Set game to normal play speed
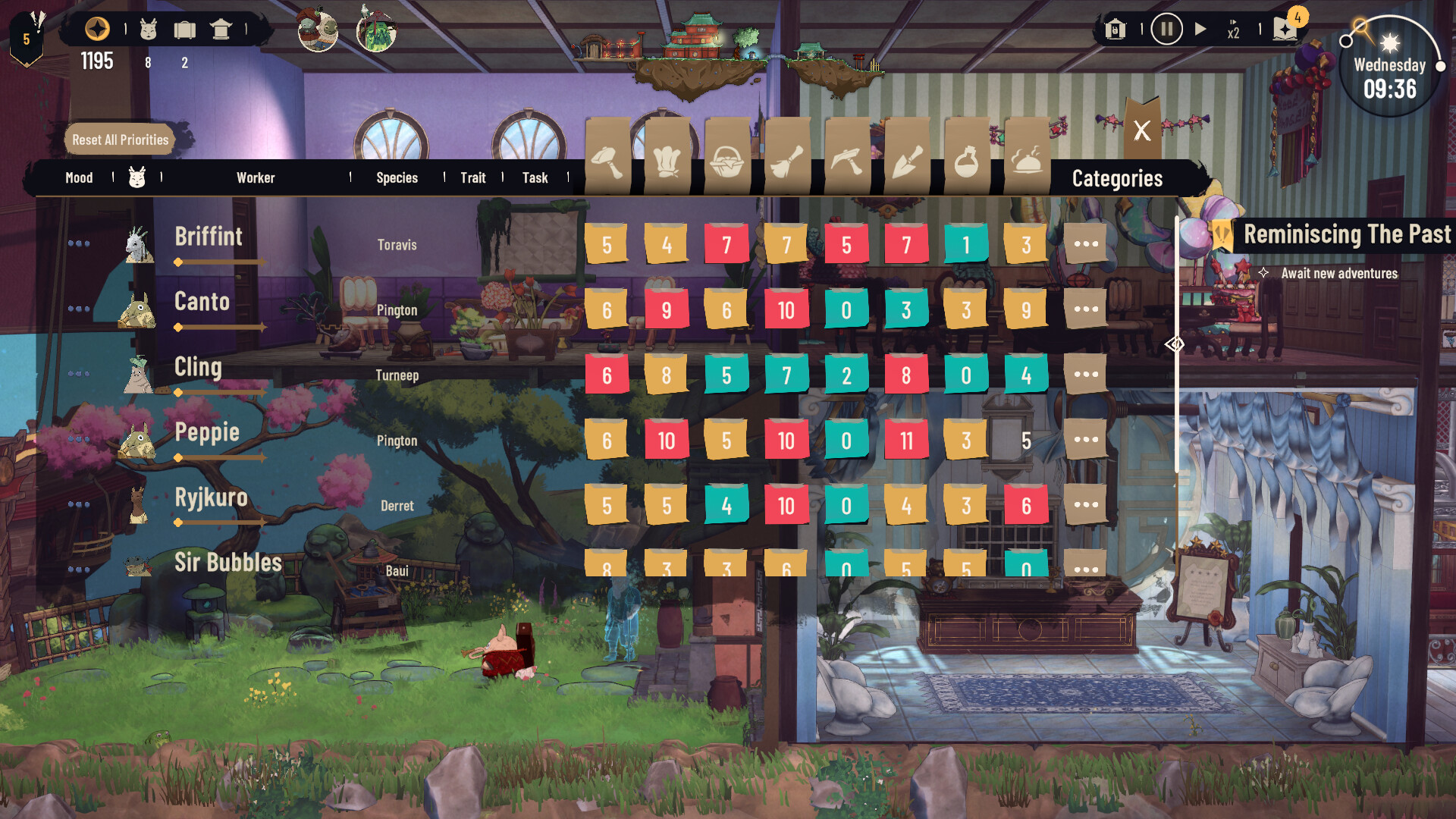This screenshot has height=819, width=1456. click(1200, 30)
